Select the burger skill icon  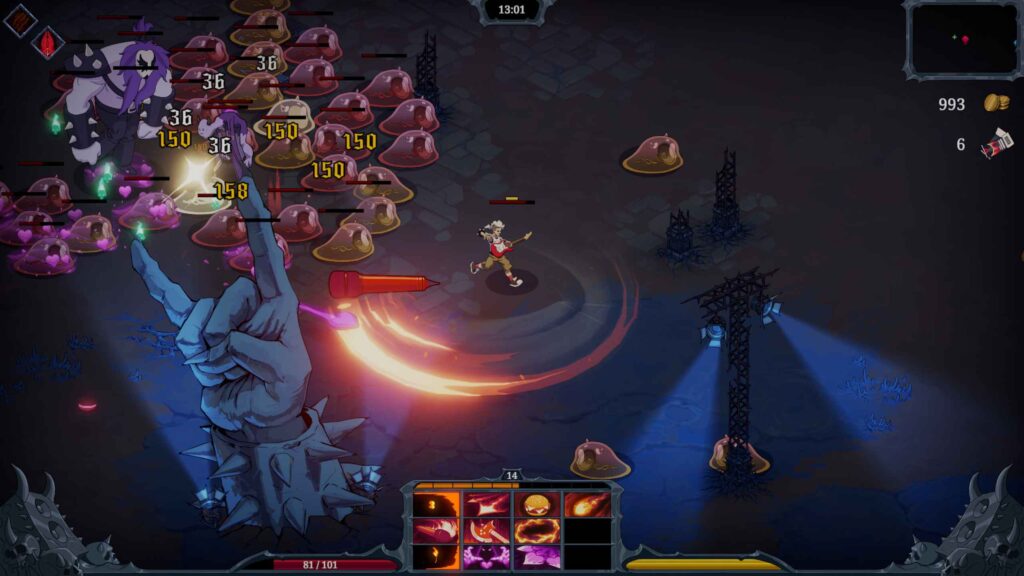(x=537, y=505)
